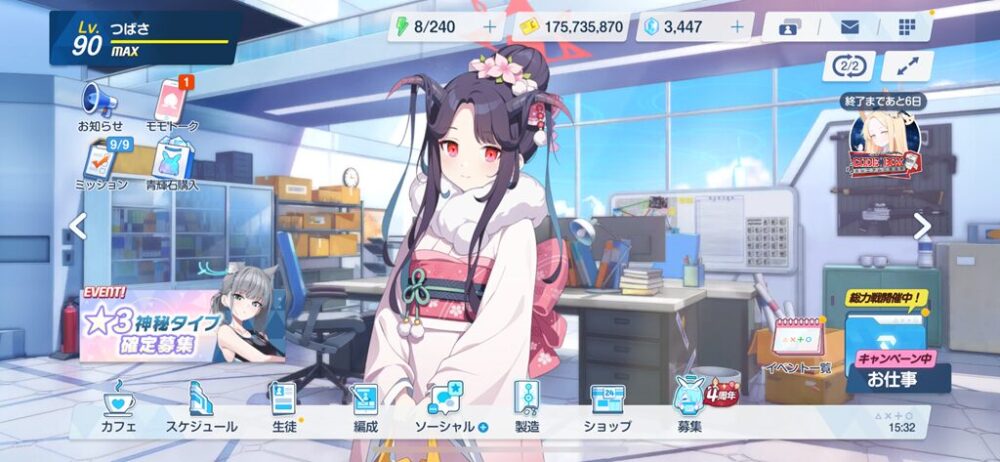Viewport: 1000px width, 462px height.
Task: Open 製造 (Crafting) menu
Action: pos(526,408)
